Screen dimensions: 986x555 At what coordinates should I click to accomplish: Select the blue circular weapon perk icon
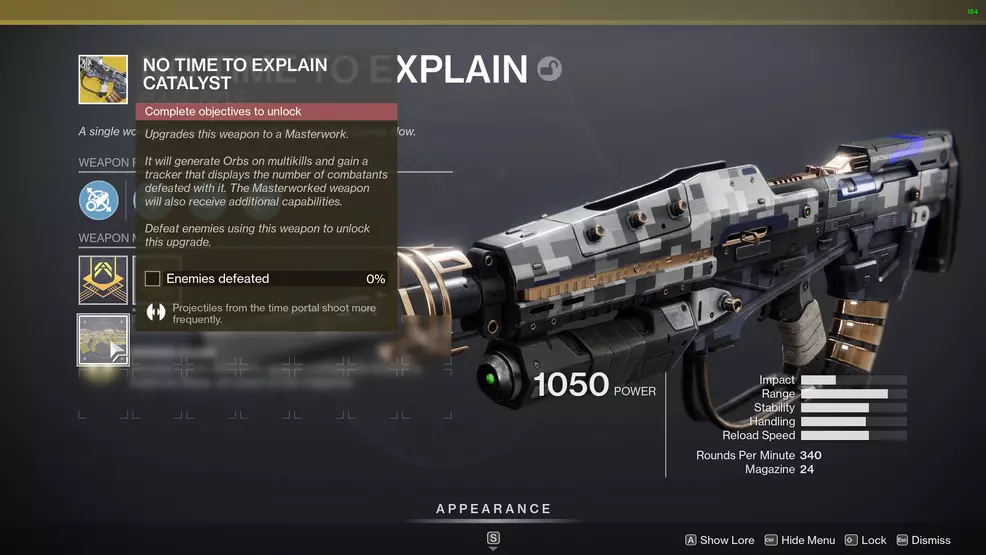[x=99, y=200]
